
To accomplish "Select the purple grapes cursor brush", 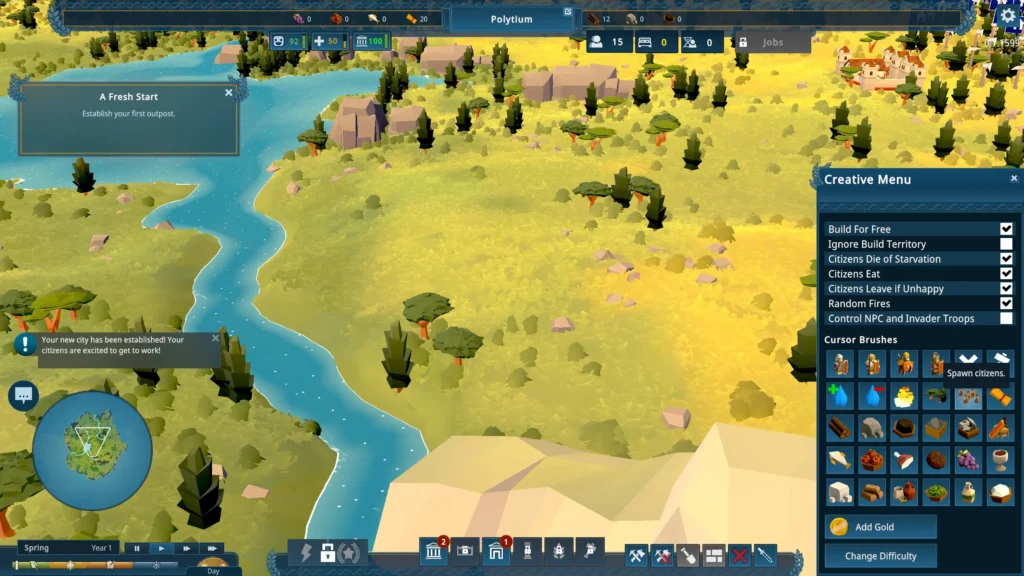I will coord(967,460).
